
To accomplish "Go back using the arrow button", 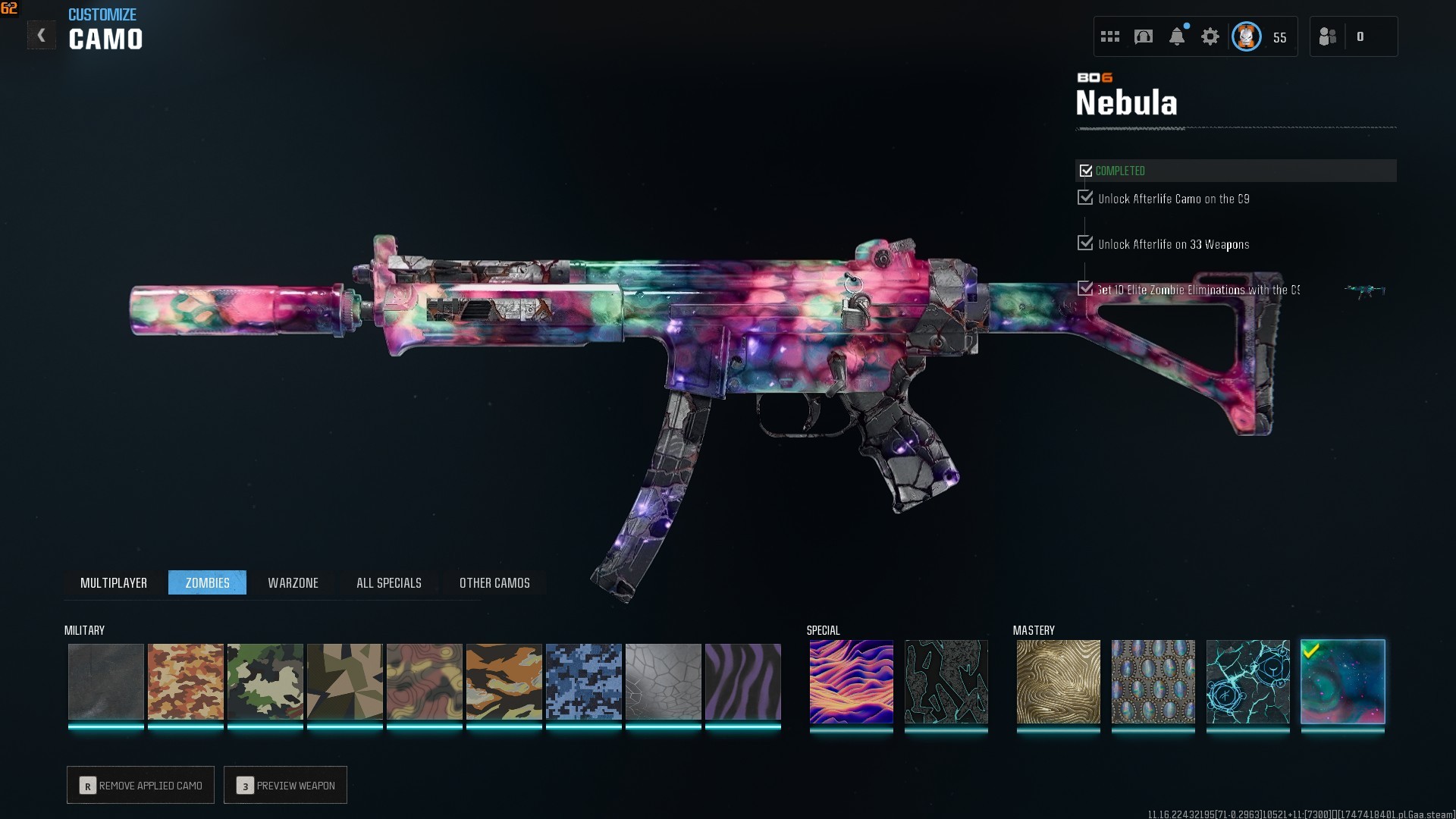I will tap(42, 36).
